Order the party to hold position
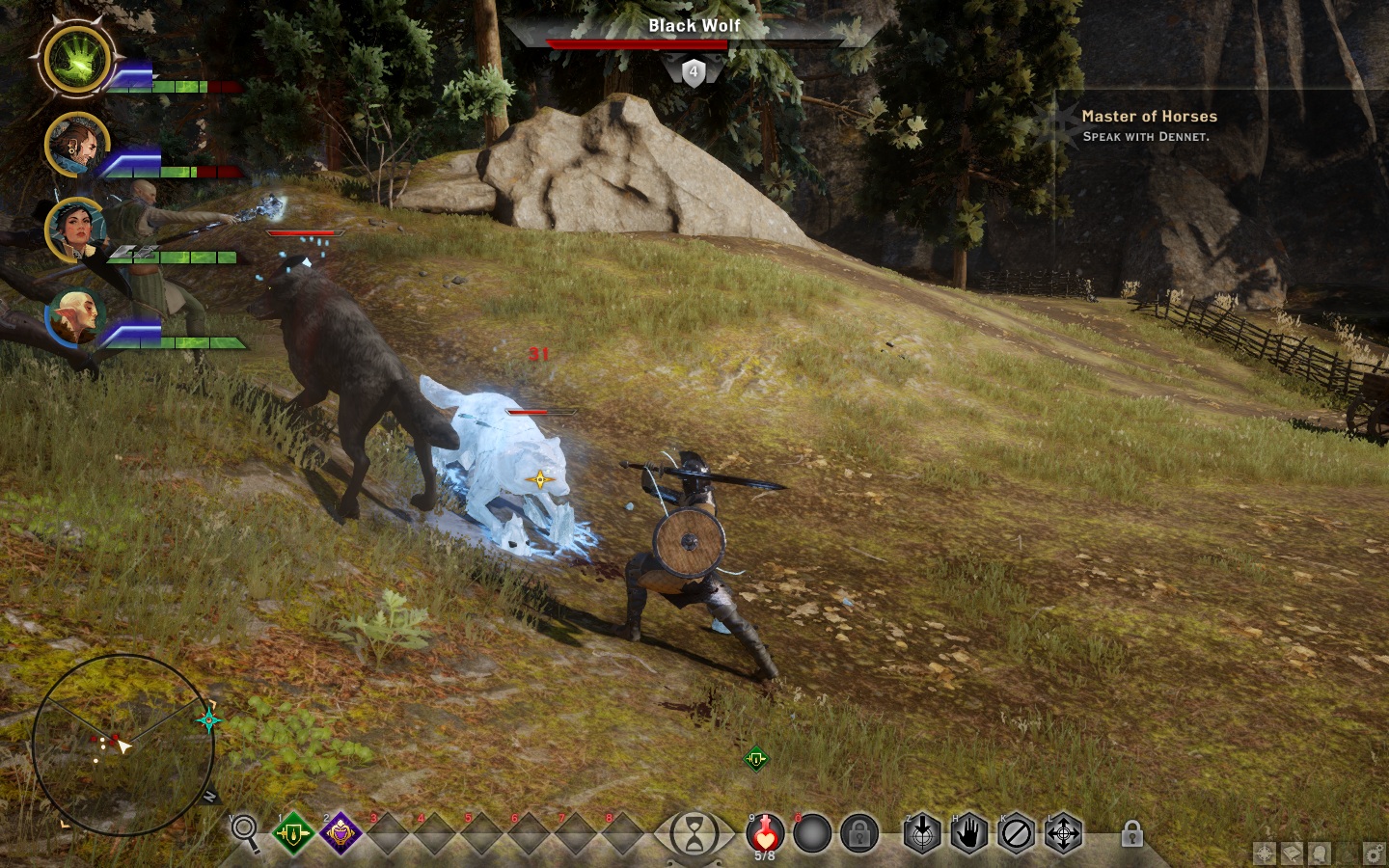1389x868 pixels. tap(968, 833)
